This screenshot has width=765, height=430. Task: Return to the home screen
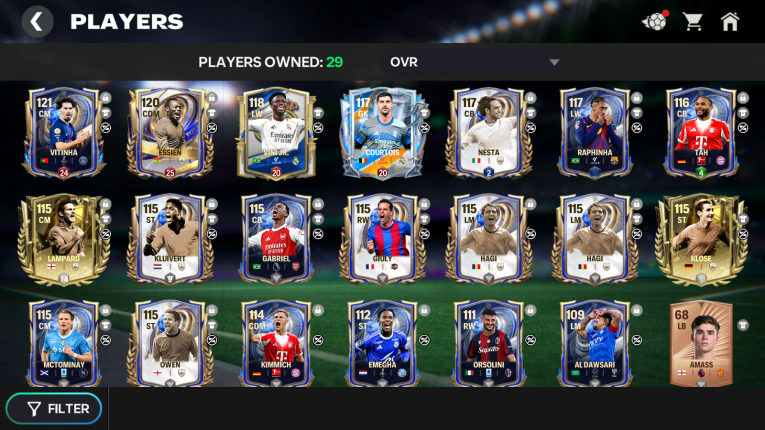click(730, 21)
